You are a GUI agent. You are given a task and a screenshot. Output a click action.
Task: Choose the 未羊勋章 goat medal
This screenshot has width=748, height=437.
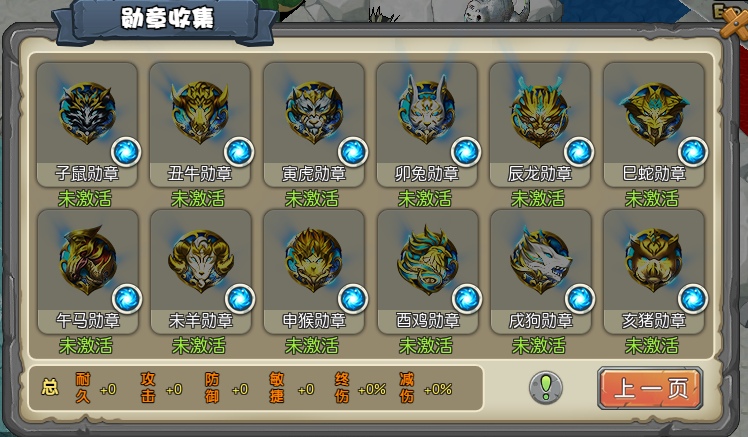click(x=199, y=260)
